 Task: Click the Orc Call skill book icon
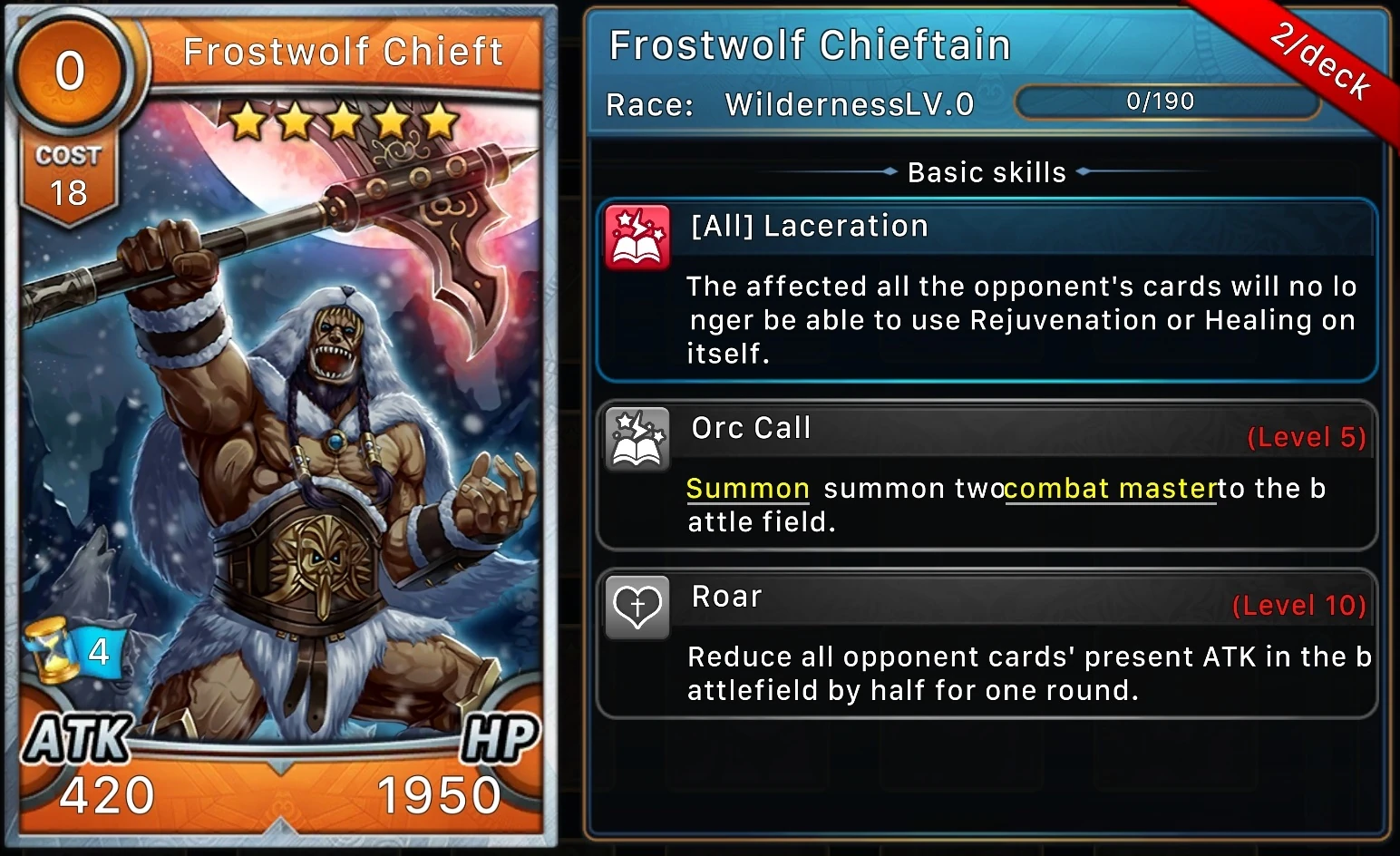[x=636, y=439]
